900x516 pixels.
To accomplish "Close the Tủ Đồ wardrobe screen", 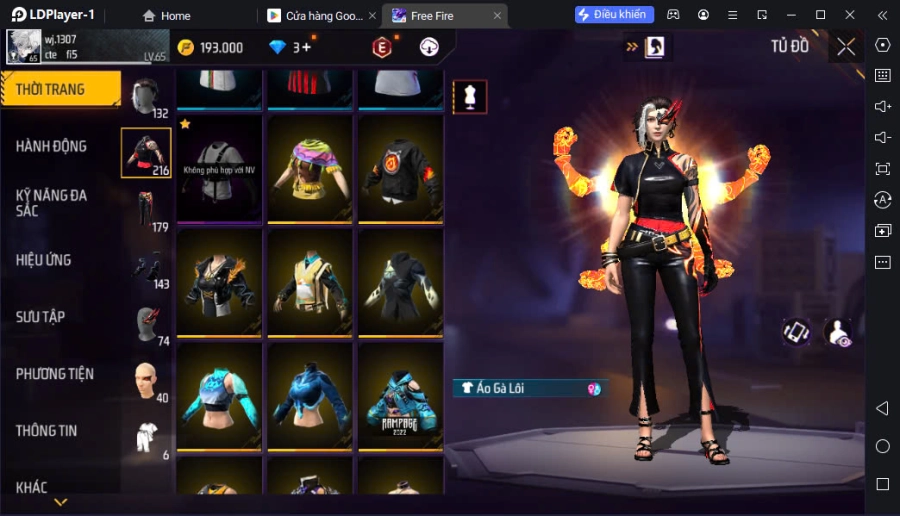I will [x=846, y=47].
